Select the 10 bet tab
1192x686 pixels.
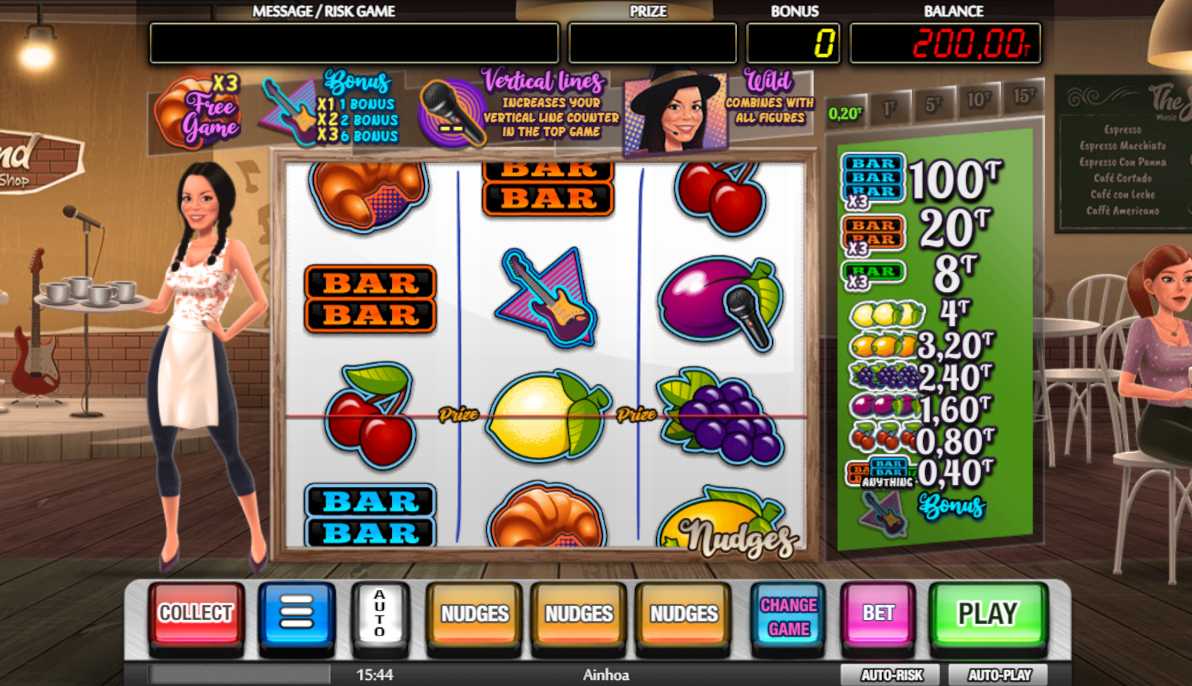tap(977, 99)
